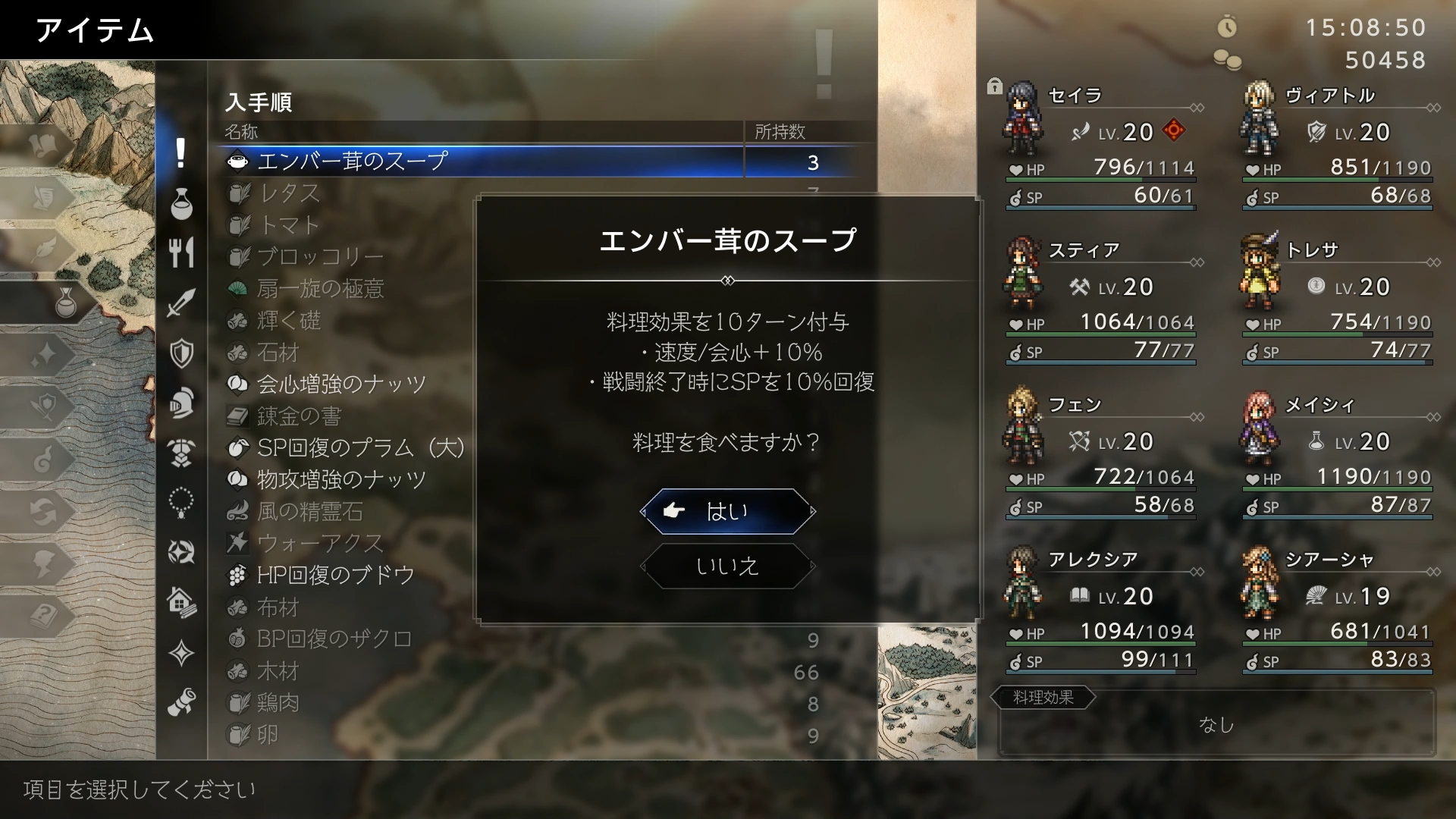Select the house materials category icon
Screen dimensions: 1456x819
(180, 603)
